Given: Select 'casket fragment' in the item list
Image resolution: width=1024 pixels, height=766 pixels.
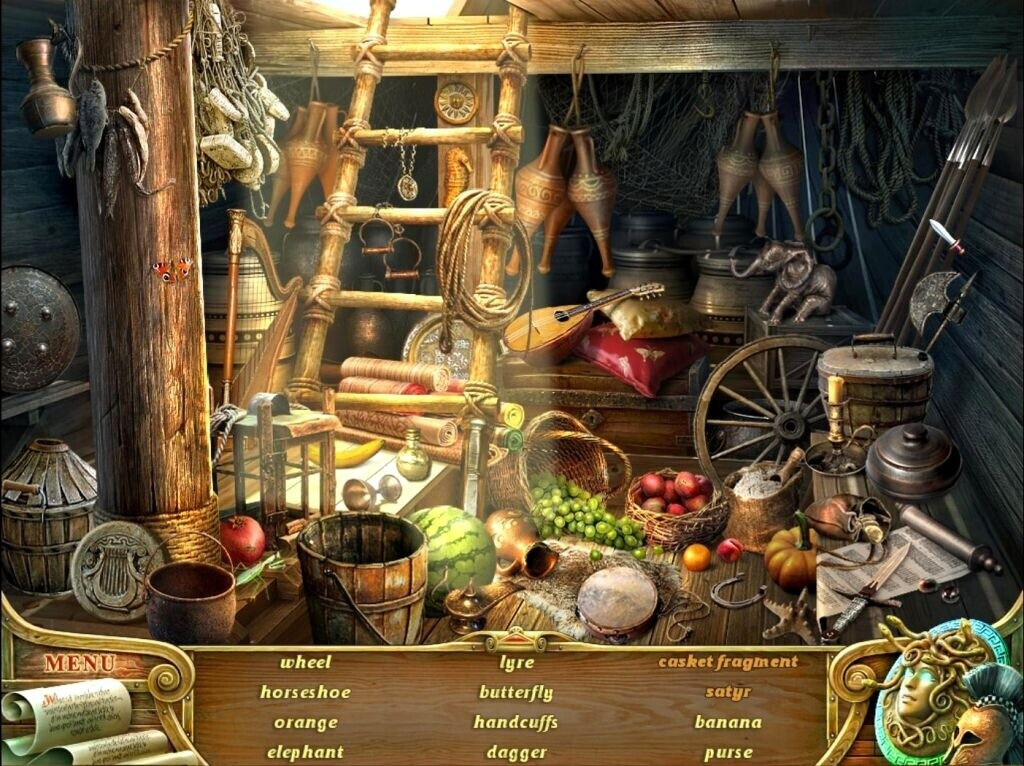Looking at the screenshot, I should 727,661.
